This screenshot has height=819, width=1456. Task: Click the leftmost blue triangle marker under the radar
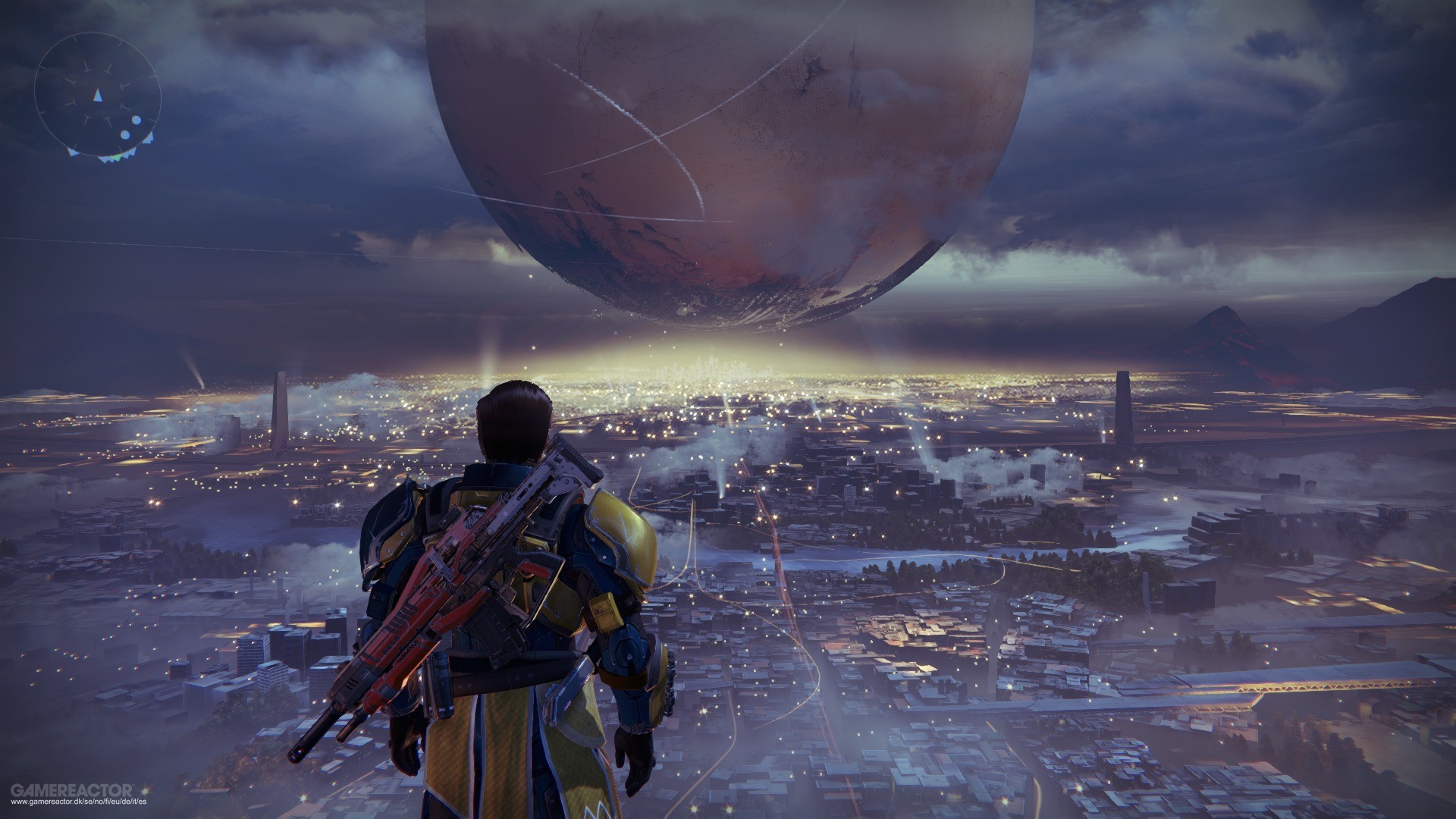(x=72, y=152)
